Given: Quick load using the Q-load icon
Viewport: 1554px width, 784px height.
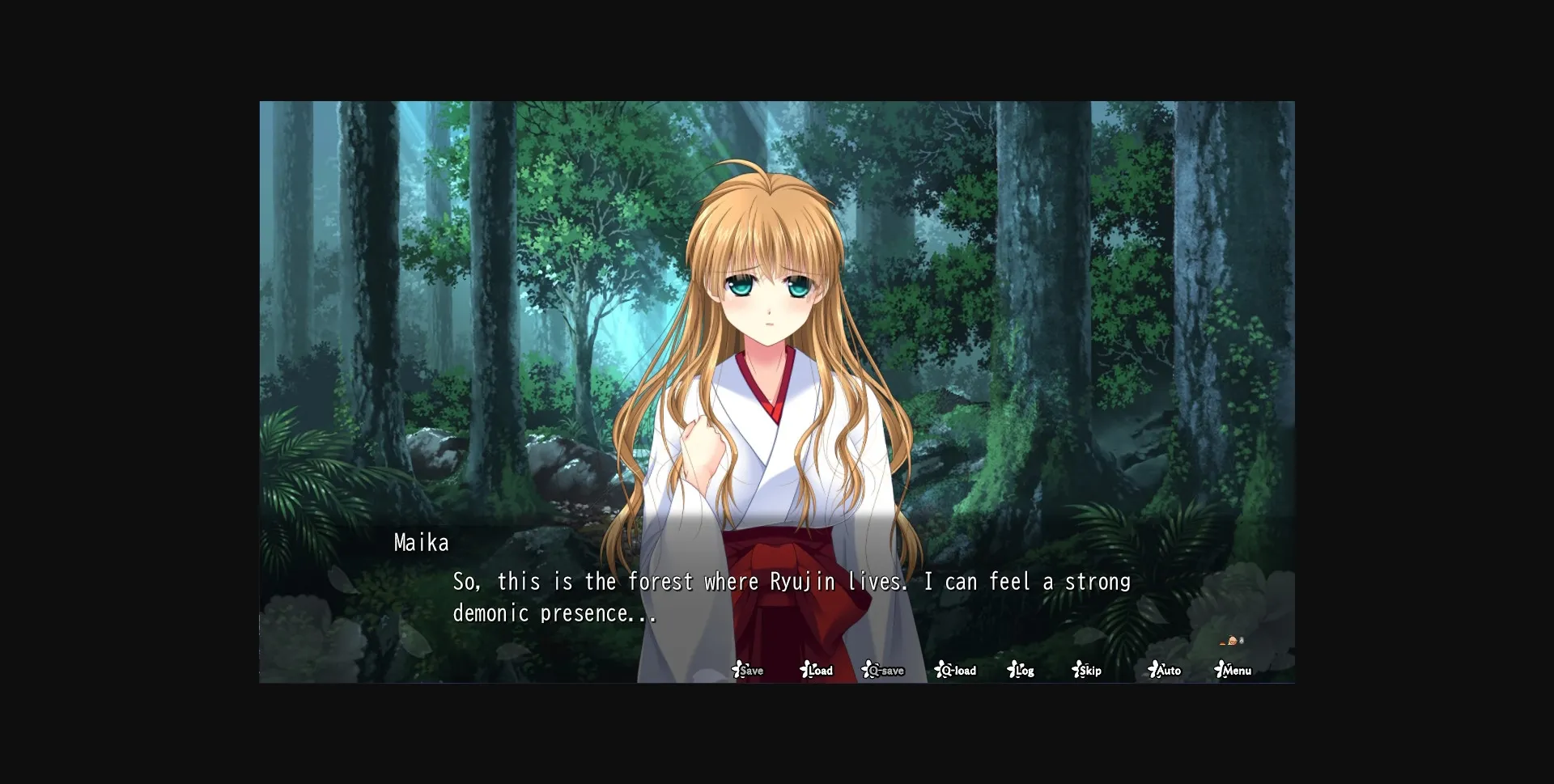Looking at the screenshot, I should (957, 670).
